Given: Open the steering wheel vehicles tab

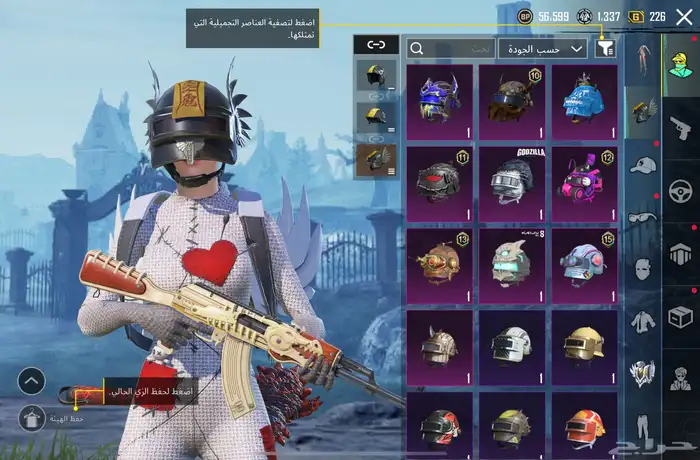Looking at the screenshot, I should click(681, 190).
